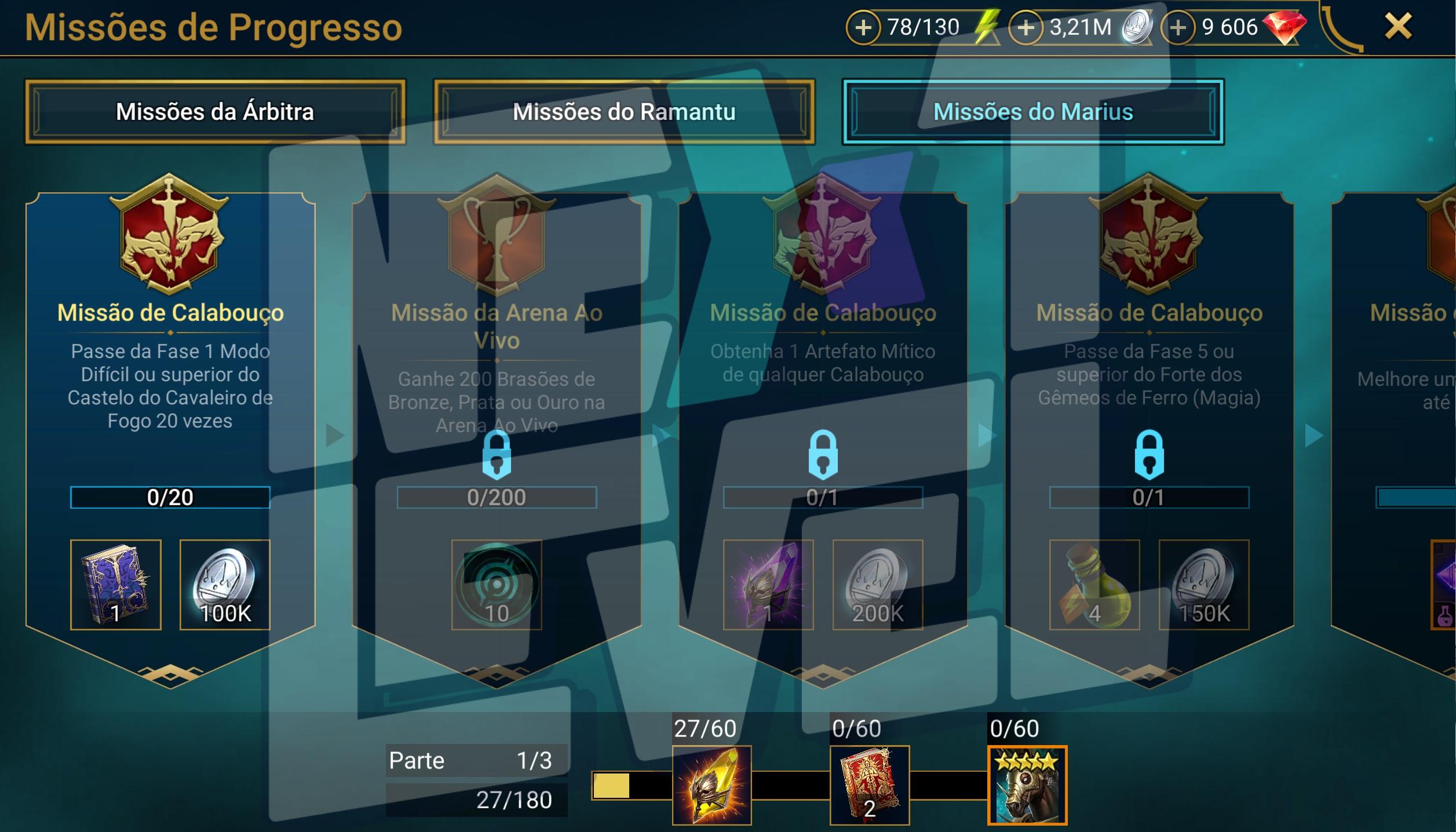This screenshot has width=1456, height=832.
Task: Switch to Missões da Árbitra tab
Action: click(x=215, y=112)
